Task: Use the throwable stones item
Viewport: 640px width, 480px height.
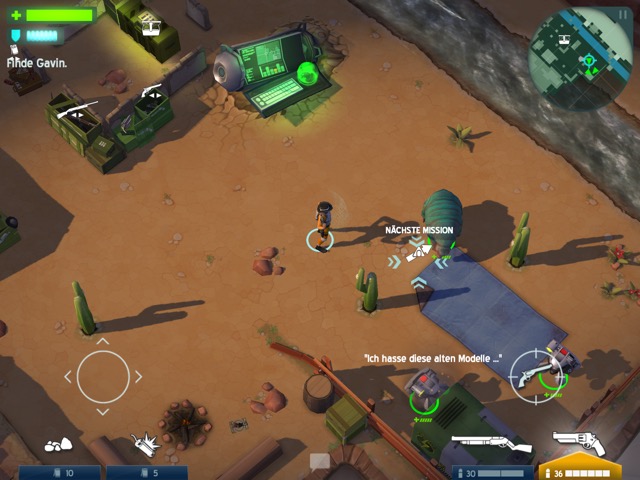Action: 56,445
